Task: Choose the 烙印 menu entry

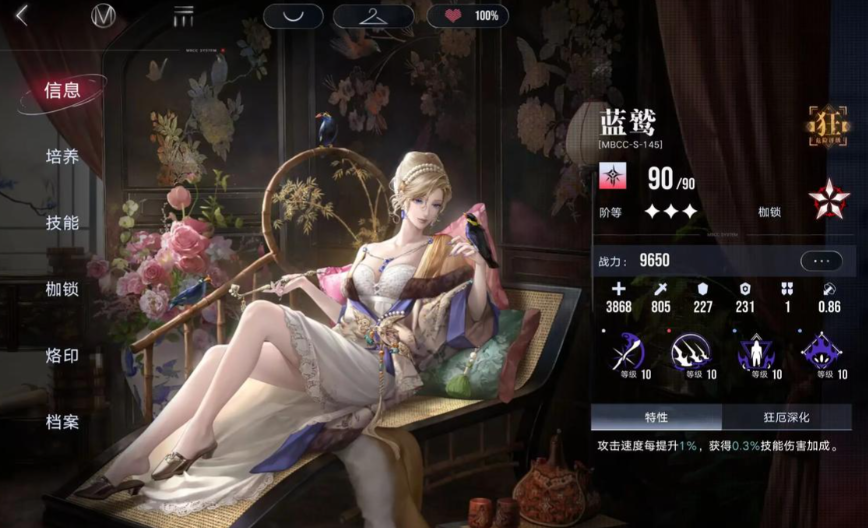Action: 62,355
